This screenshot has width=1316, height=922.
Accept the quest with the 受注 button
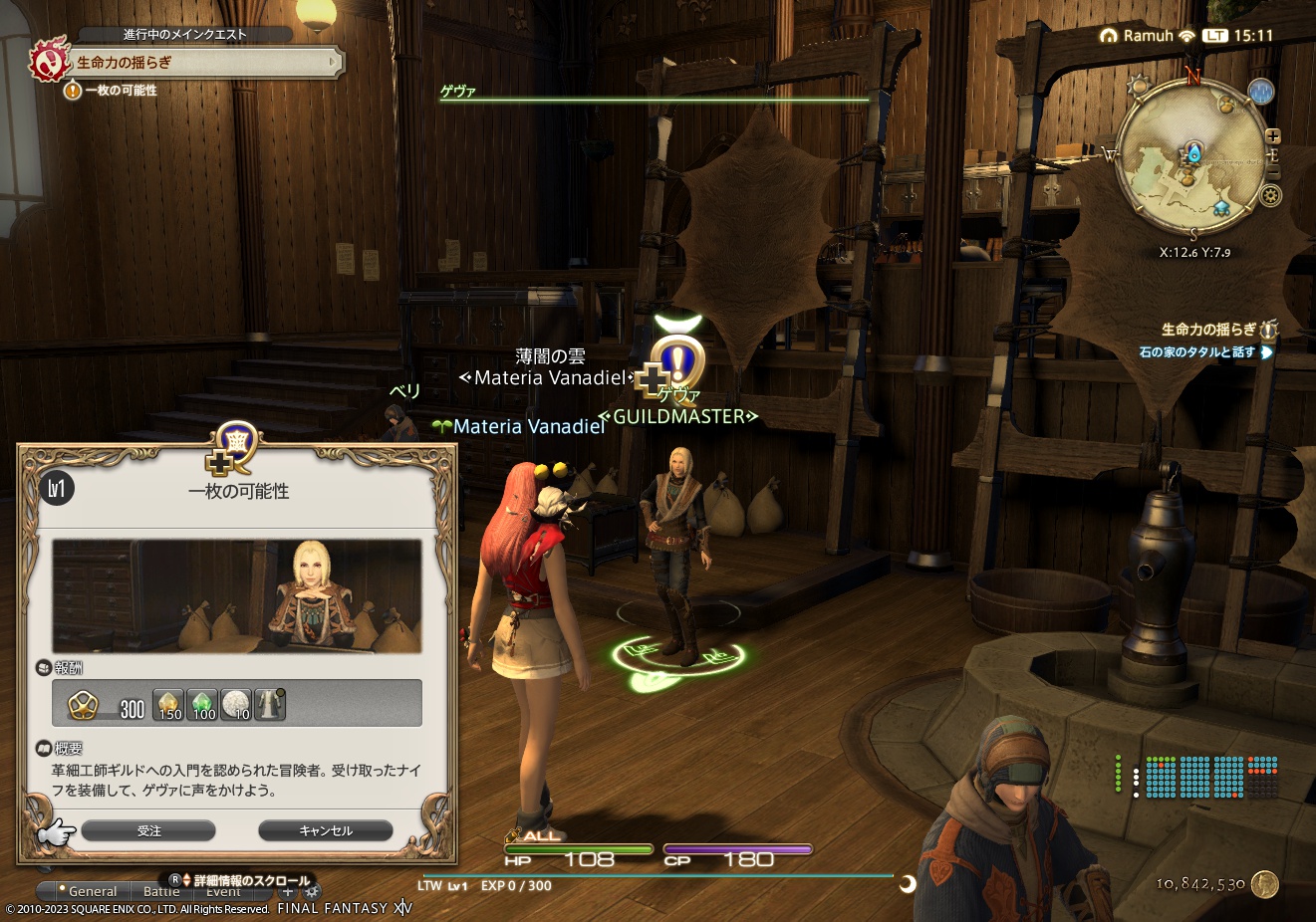(149, 830)
